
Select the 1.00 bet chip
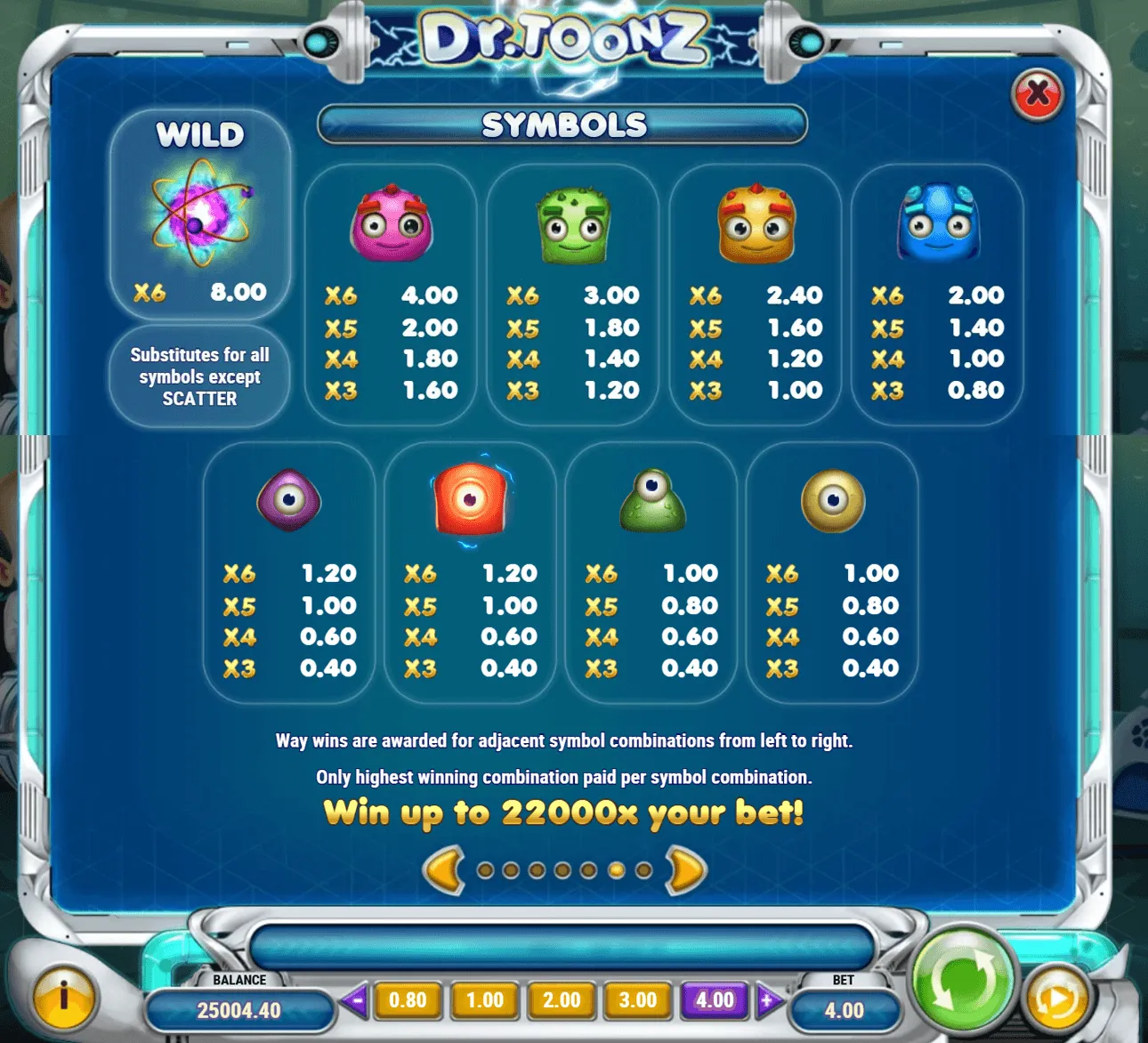[484, 999]
